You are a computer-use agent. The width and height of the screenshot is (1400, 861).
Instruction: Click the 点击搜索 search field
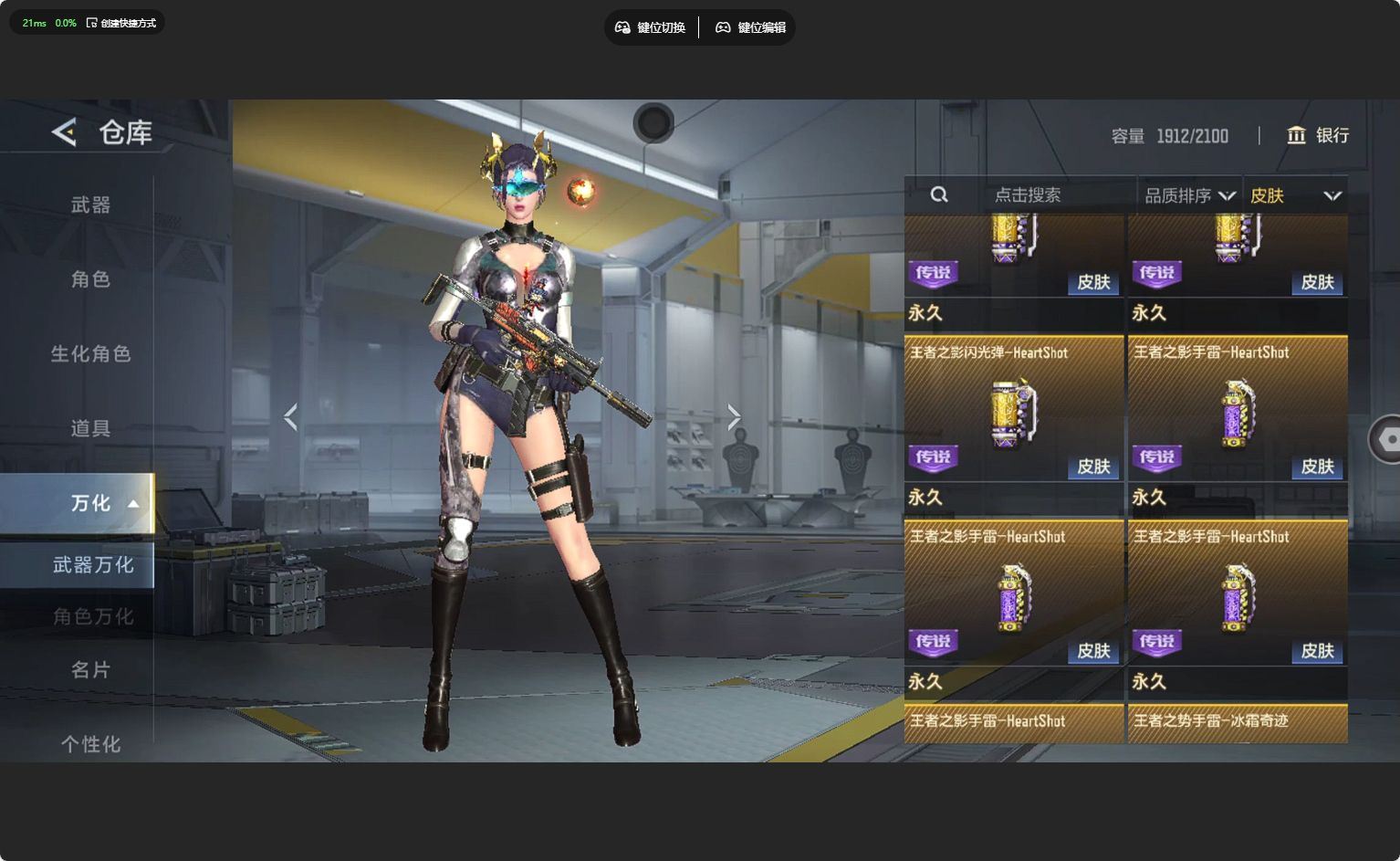(1027, 194)
